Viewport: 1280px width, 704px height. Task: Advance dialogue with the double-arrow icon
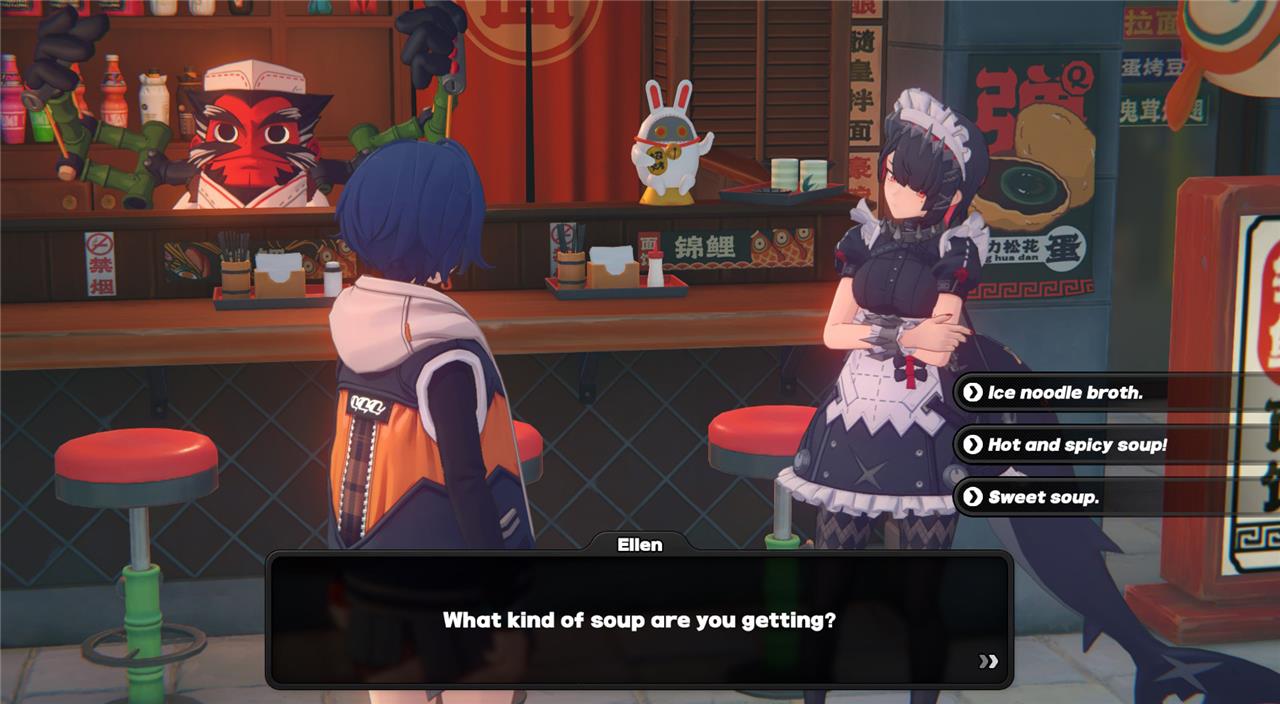tap(988, 661)
